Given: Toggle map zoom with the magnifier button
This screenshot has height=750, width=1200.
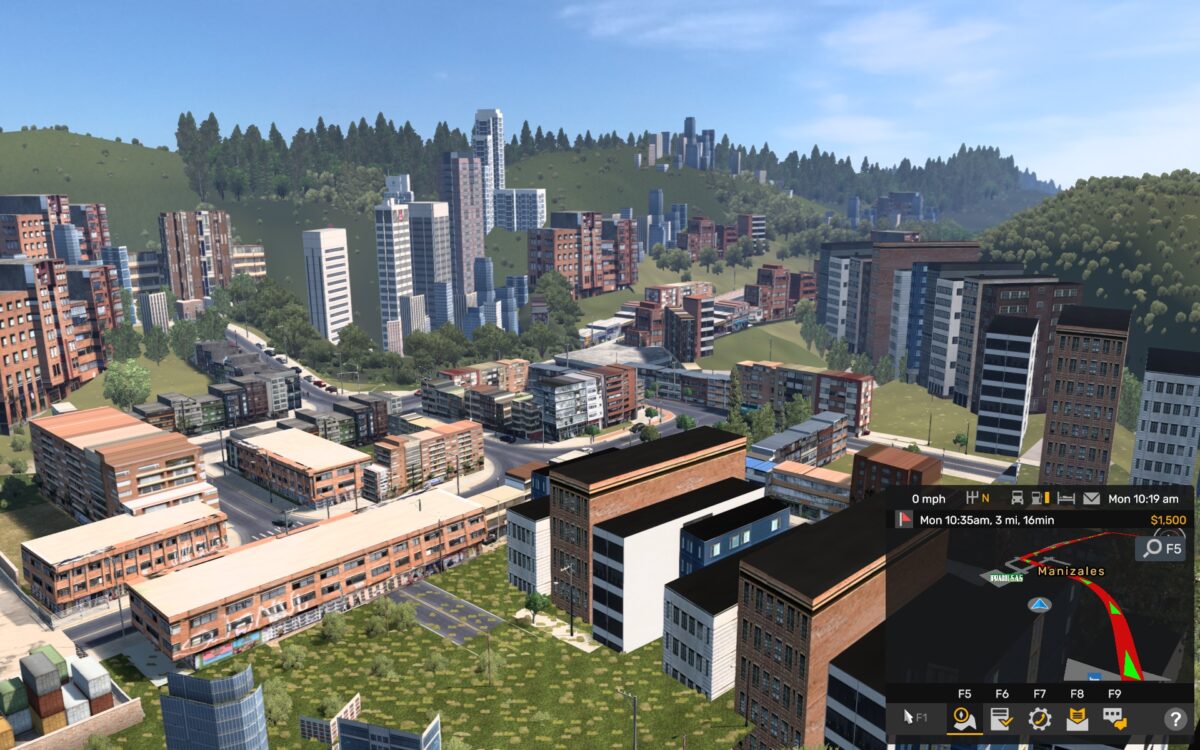Looking at the screenshot, I should point(1160,548).
